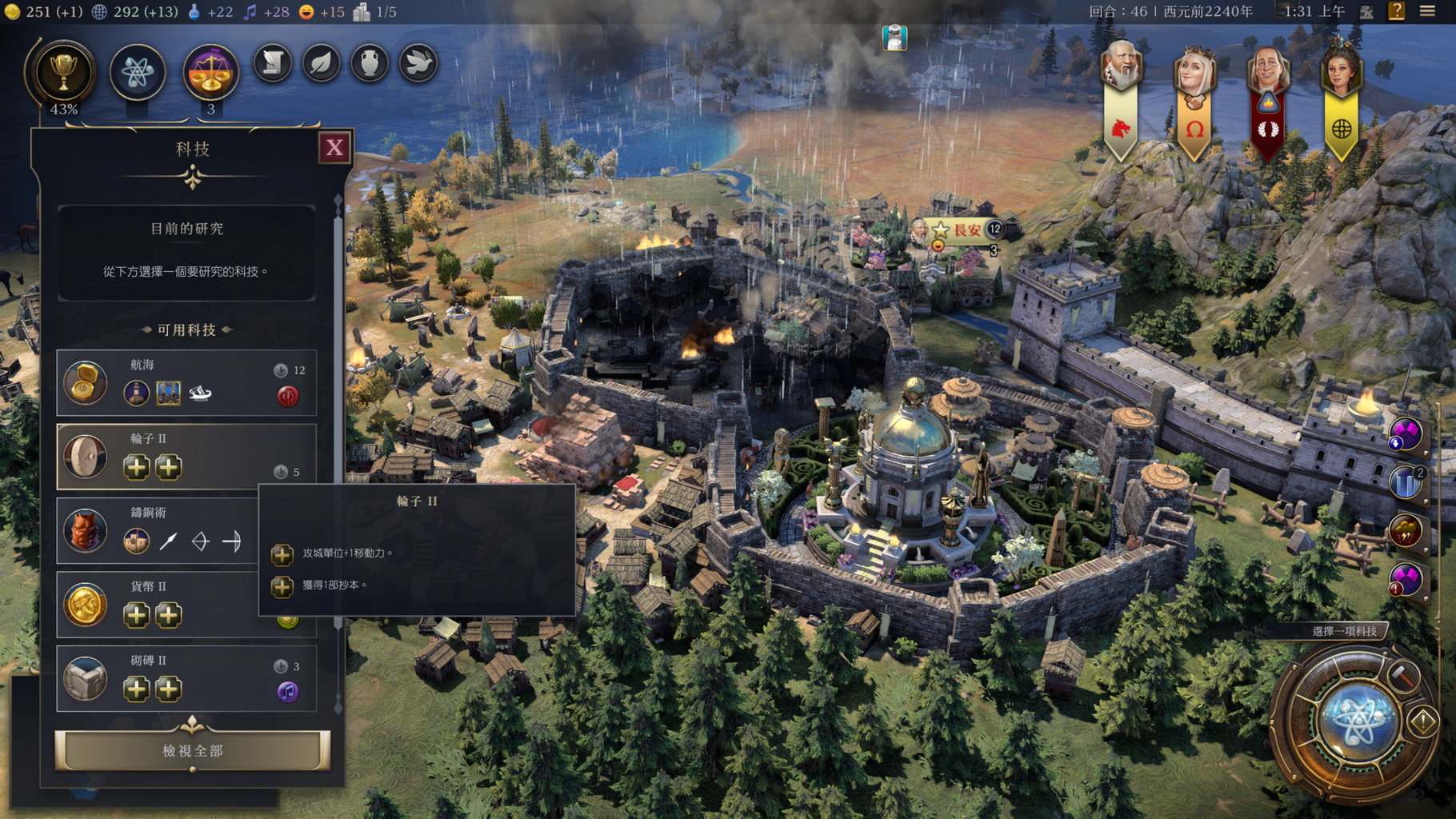Open the question mark help icon
The width and height of the screenshot is (1456, 819).
(1396, 11)
